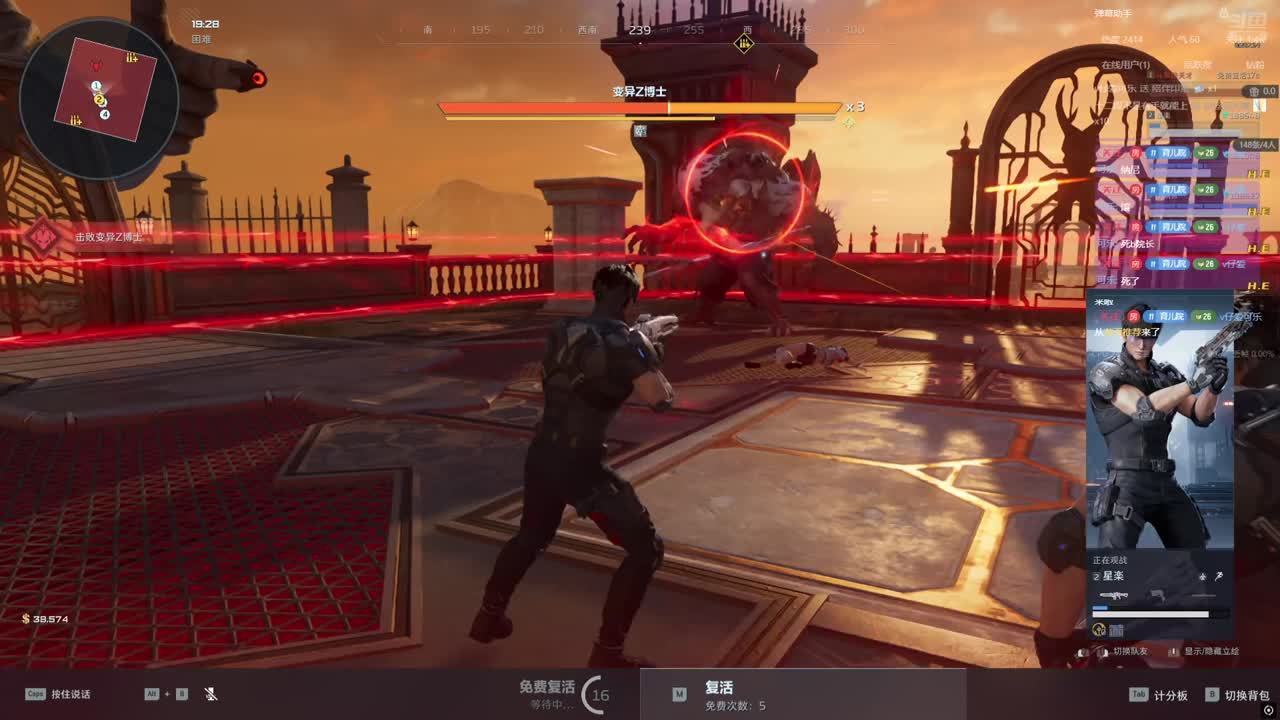Toggle 显示/隐藏立绘 portrait display
This screenshot has width=1280, height=720.
pyautogui.click(x=1211, y=651)
